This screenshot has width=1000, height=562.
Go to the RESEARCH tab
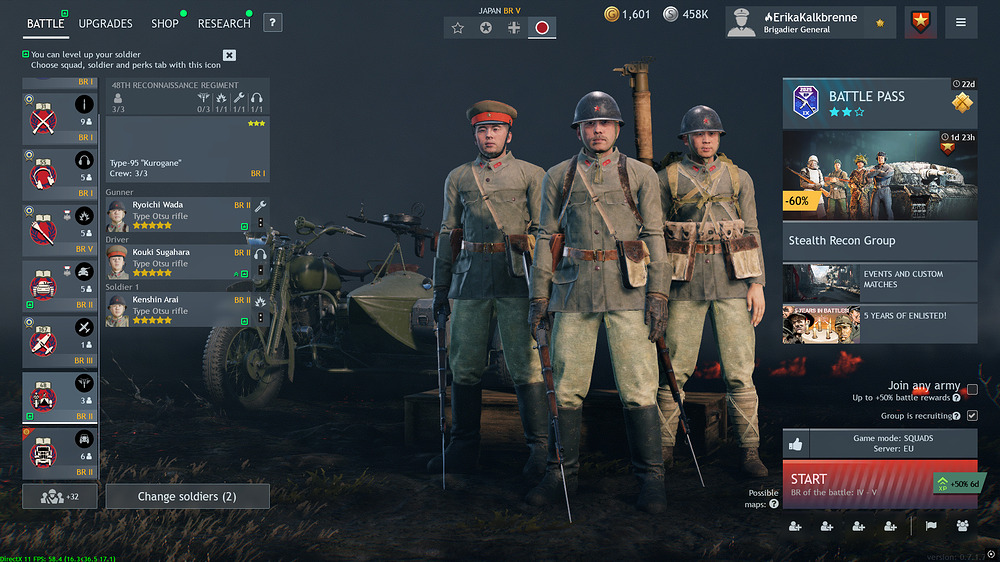pyautogui.click(x=224, y=23)
